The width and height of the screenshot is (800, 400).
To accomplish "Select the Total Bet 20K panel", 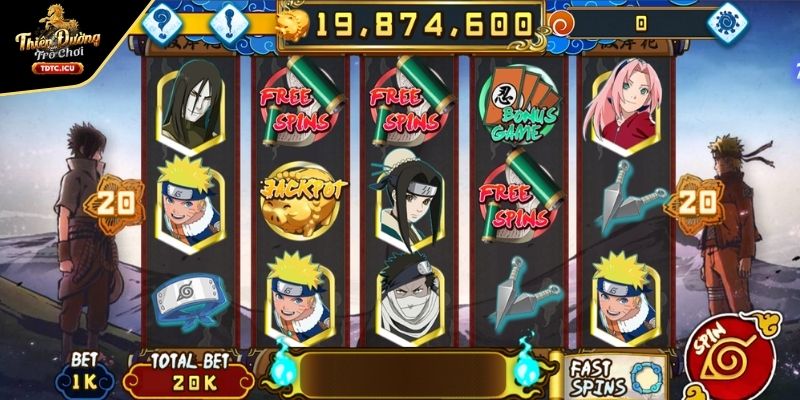I will (185, 377).
